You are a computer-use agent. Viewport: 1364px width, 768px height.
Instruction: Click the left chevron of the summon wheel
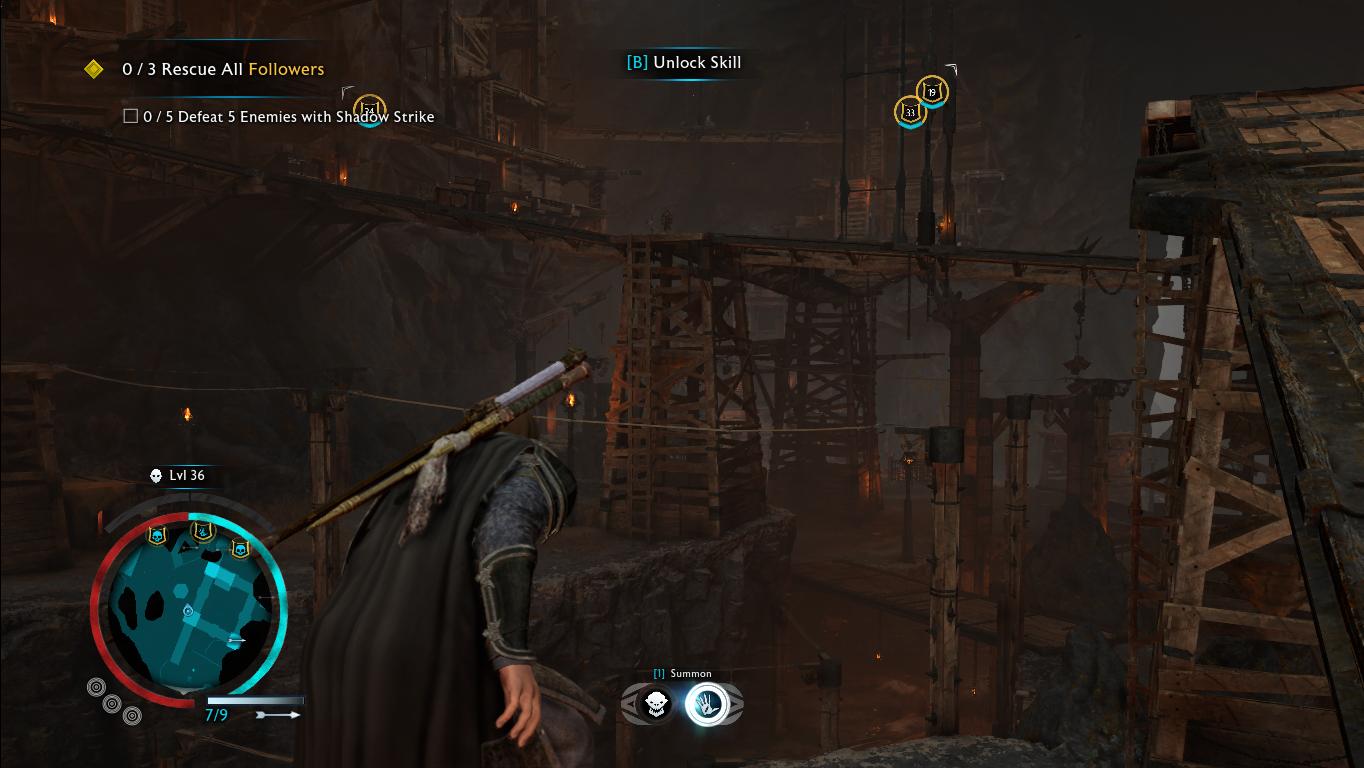tap(629, 703)
